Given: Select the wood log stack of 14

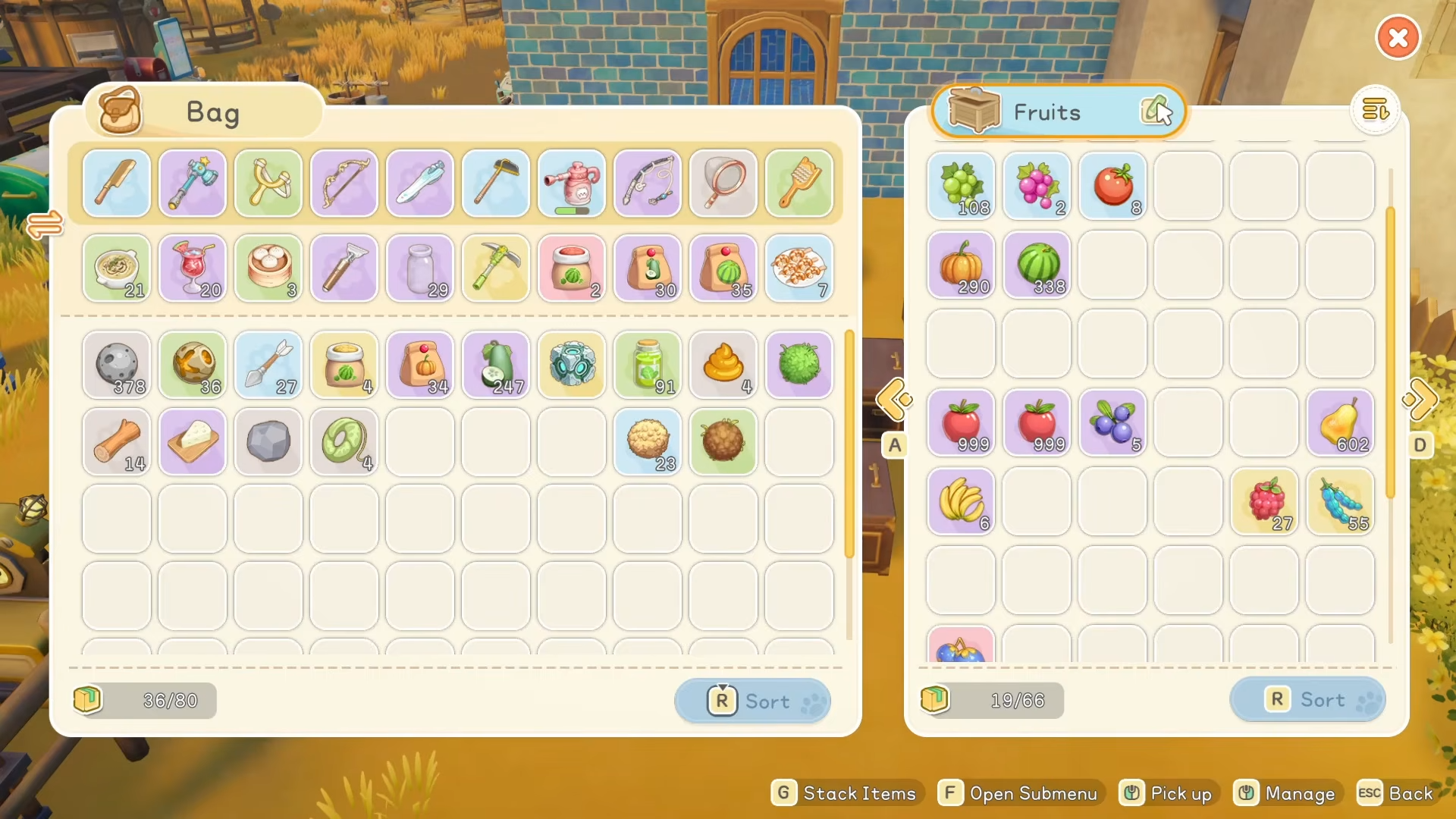Looking at the screenshot, I should tap(117, 442).
